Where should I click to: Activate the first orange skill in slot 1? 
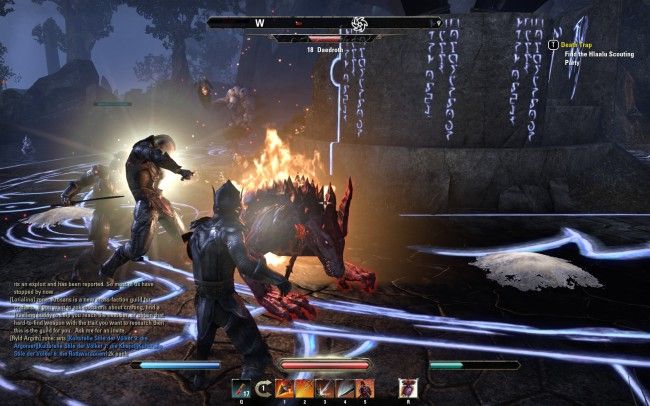[284, 388]
